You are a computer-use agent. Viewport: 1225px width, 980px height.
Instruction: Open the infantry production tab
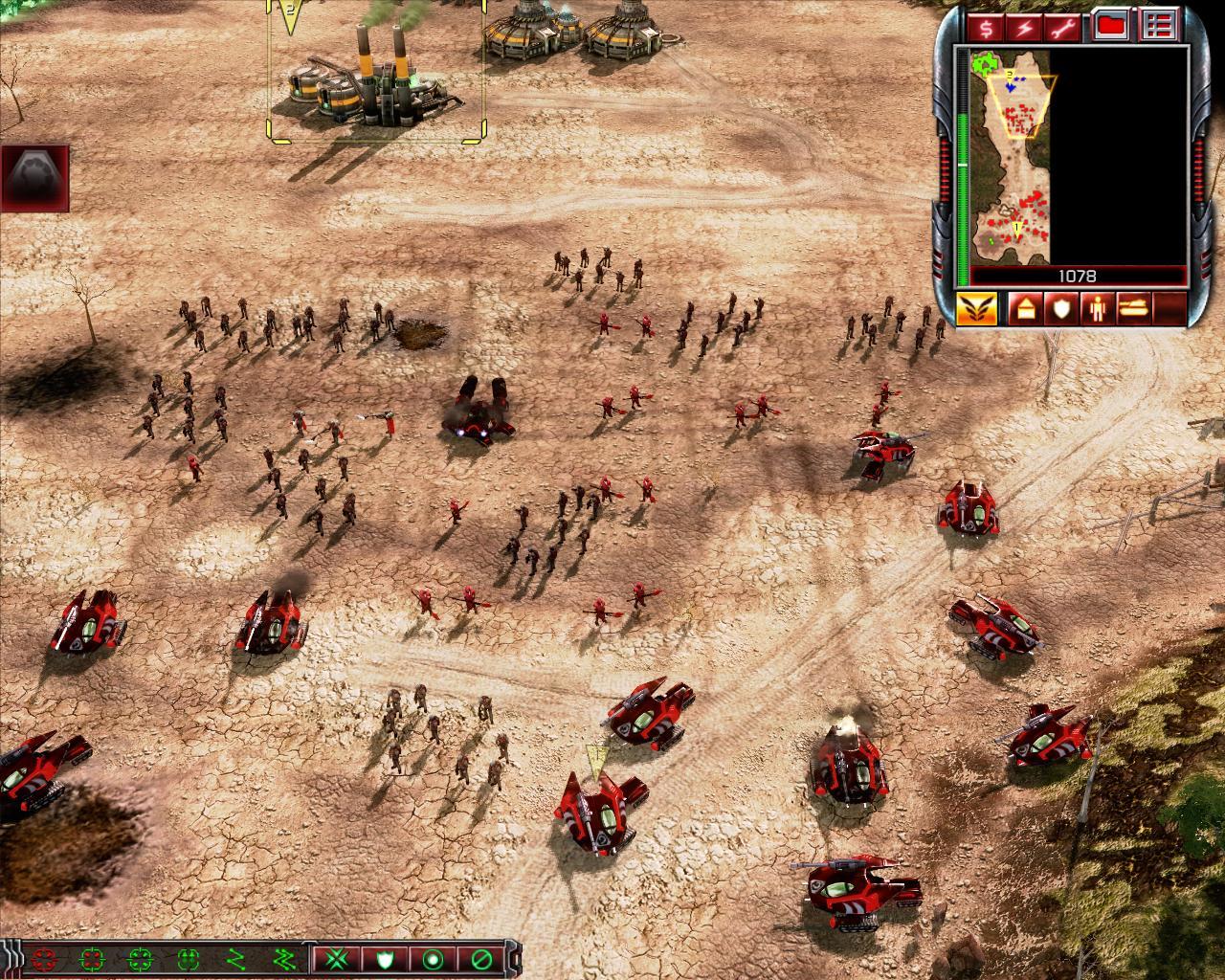1098,308
